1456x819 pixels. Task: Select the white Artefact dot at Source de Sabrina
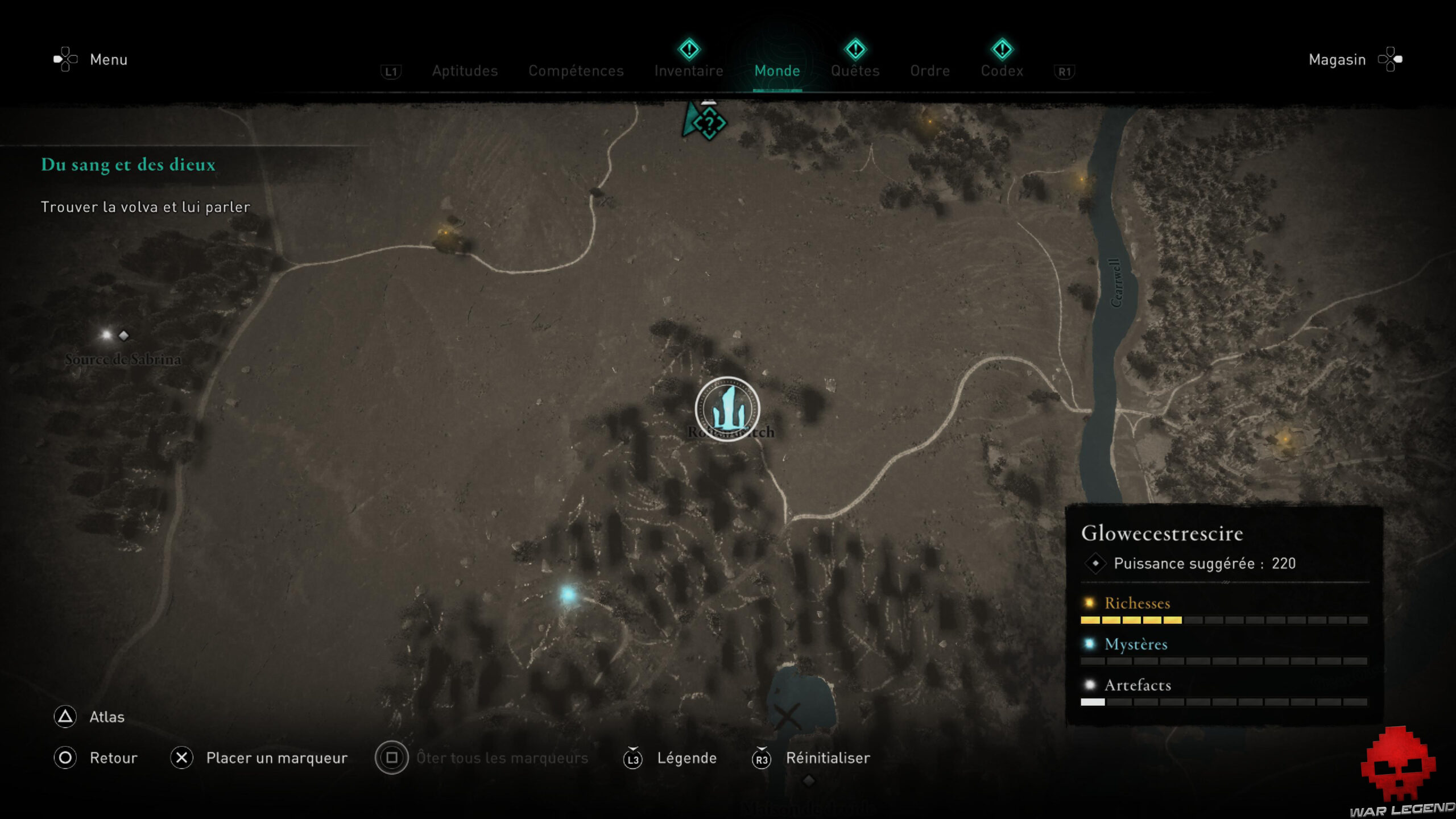click(106, 334)
